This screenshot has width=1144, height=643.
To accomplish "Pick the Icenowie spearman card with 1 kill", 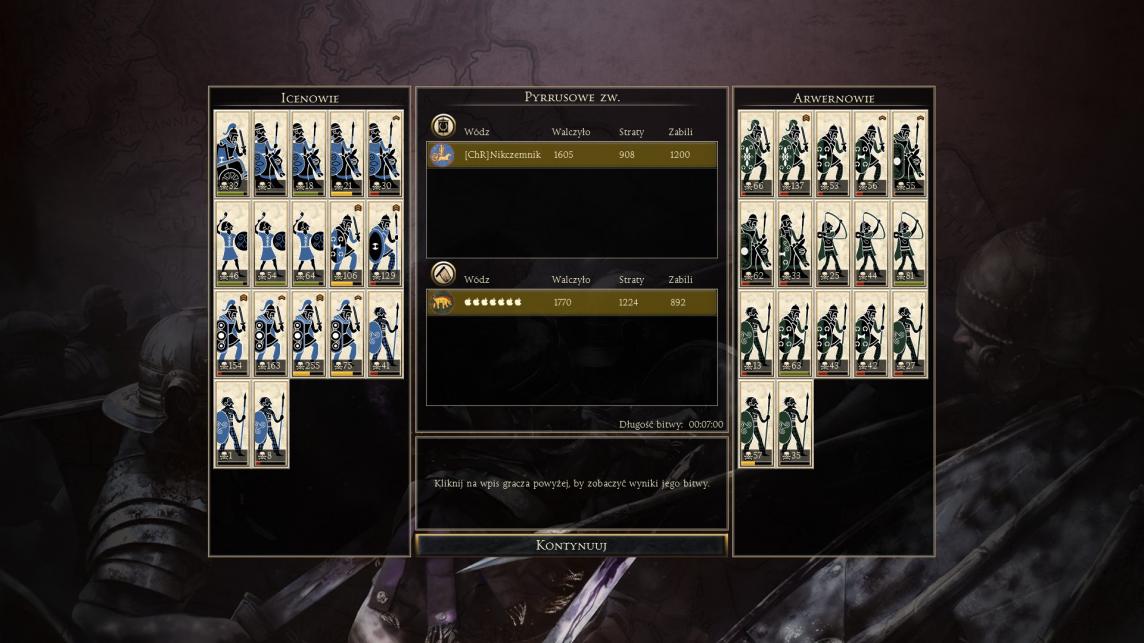I will [x=232, y=424].
